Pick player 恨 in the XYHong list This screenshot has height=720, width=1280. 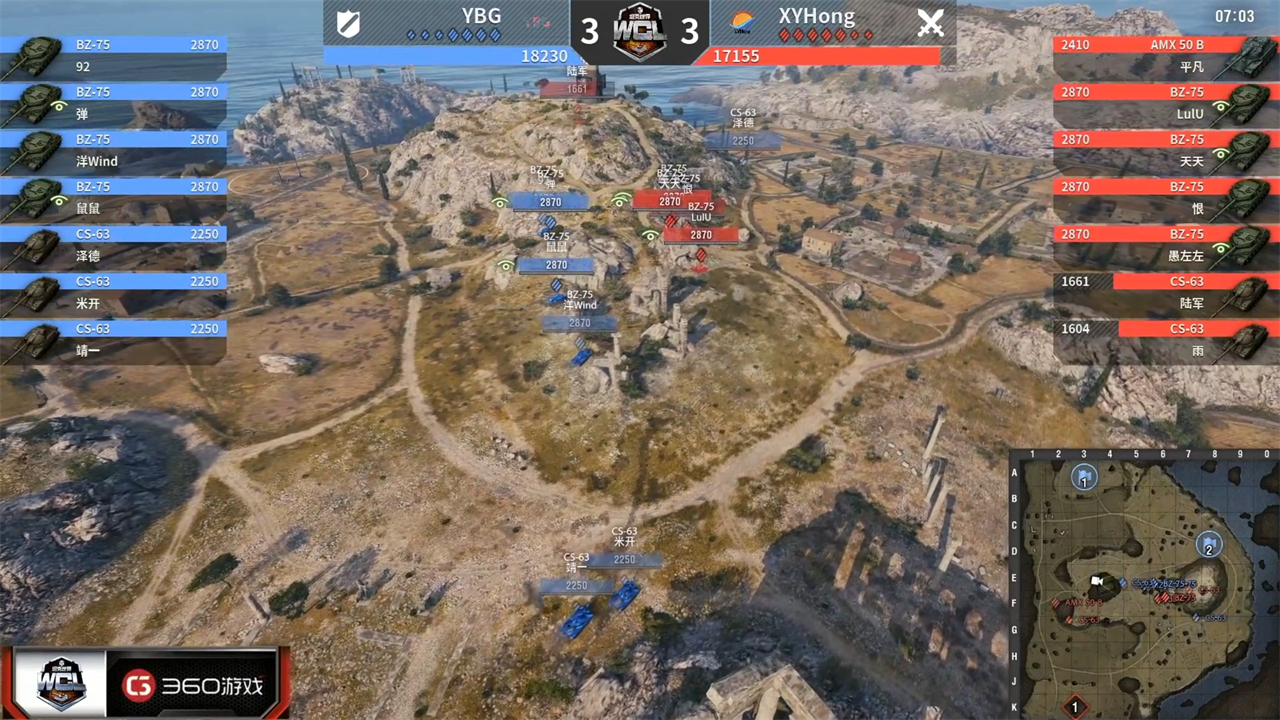coord(1165,200)
